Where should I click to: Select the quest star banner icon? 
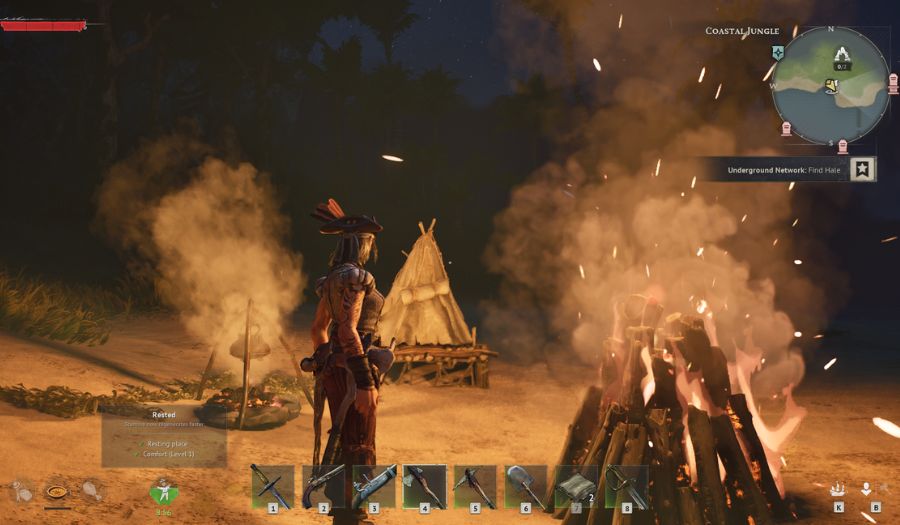pyautogui.click(x=862, y=169)
